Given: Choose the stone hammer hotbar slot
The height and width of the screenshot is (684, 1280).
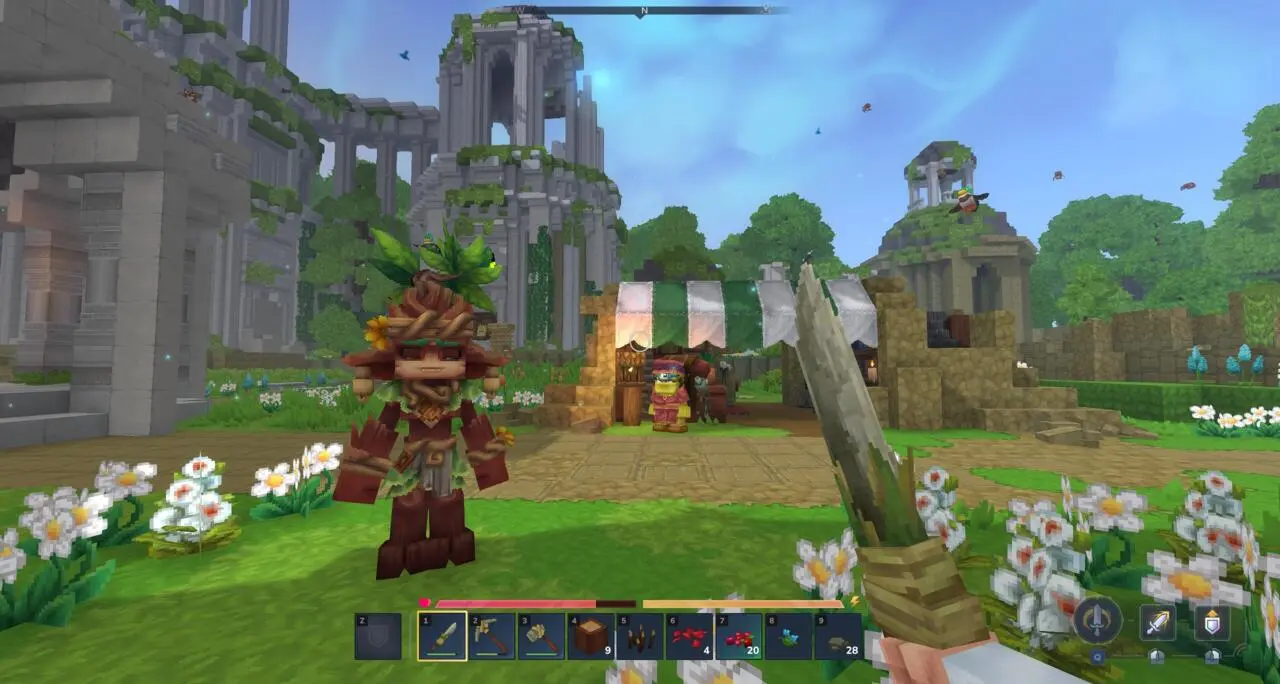Looking at the screenshot, I should [541, 636].
